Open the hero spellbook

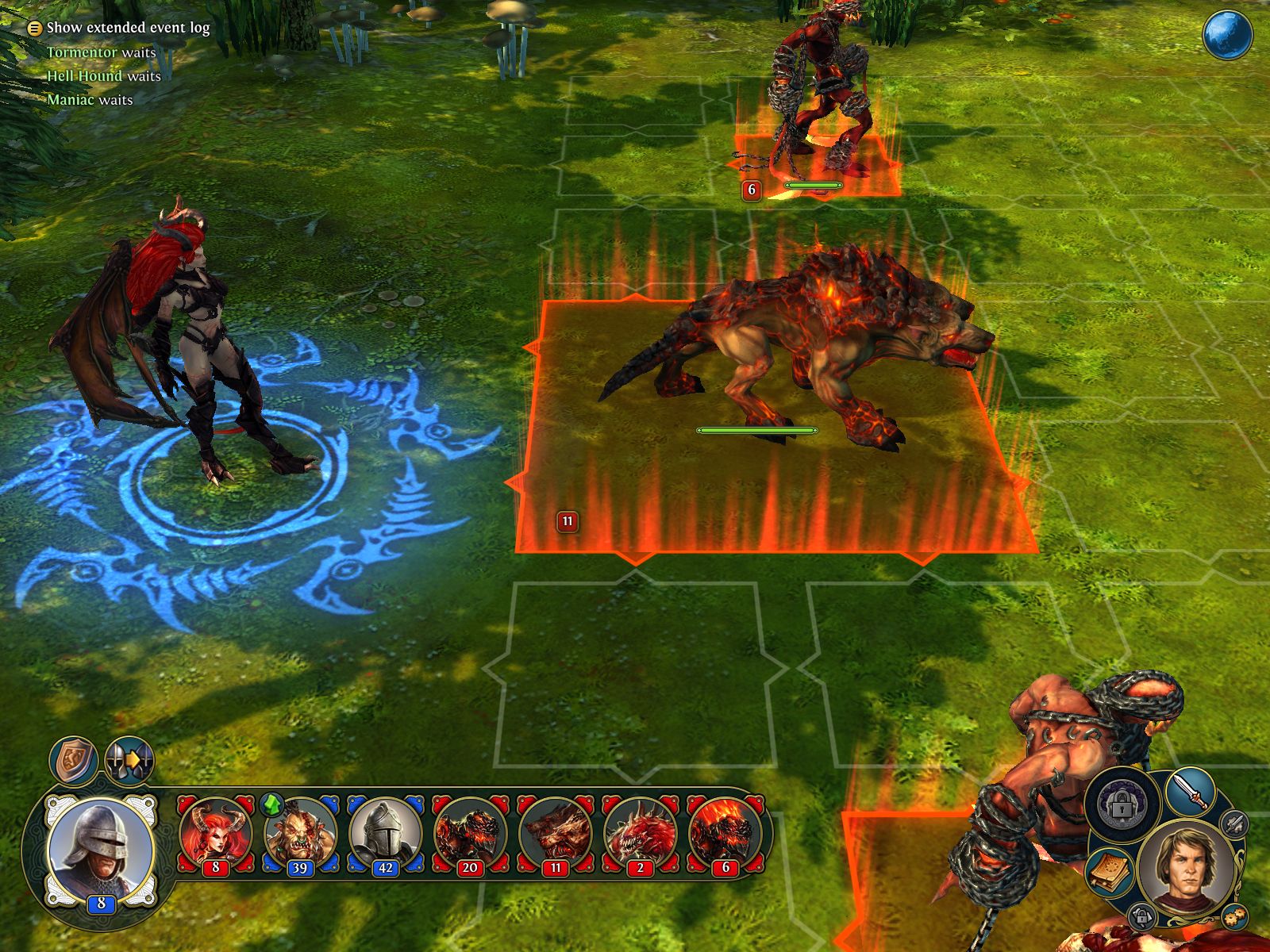[1108, 871]
